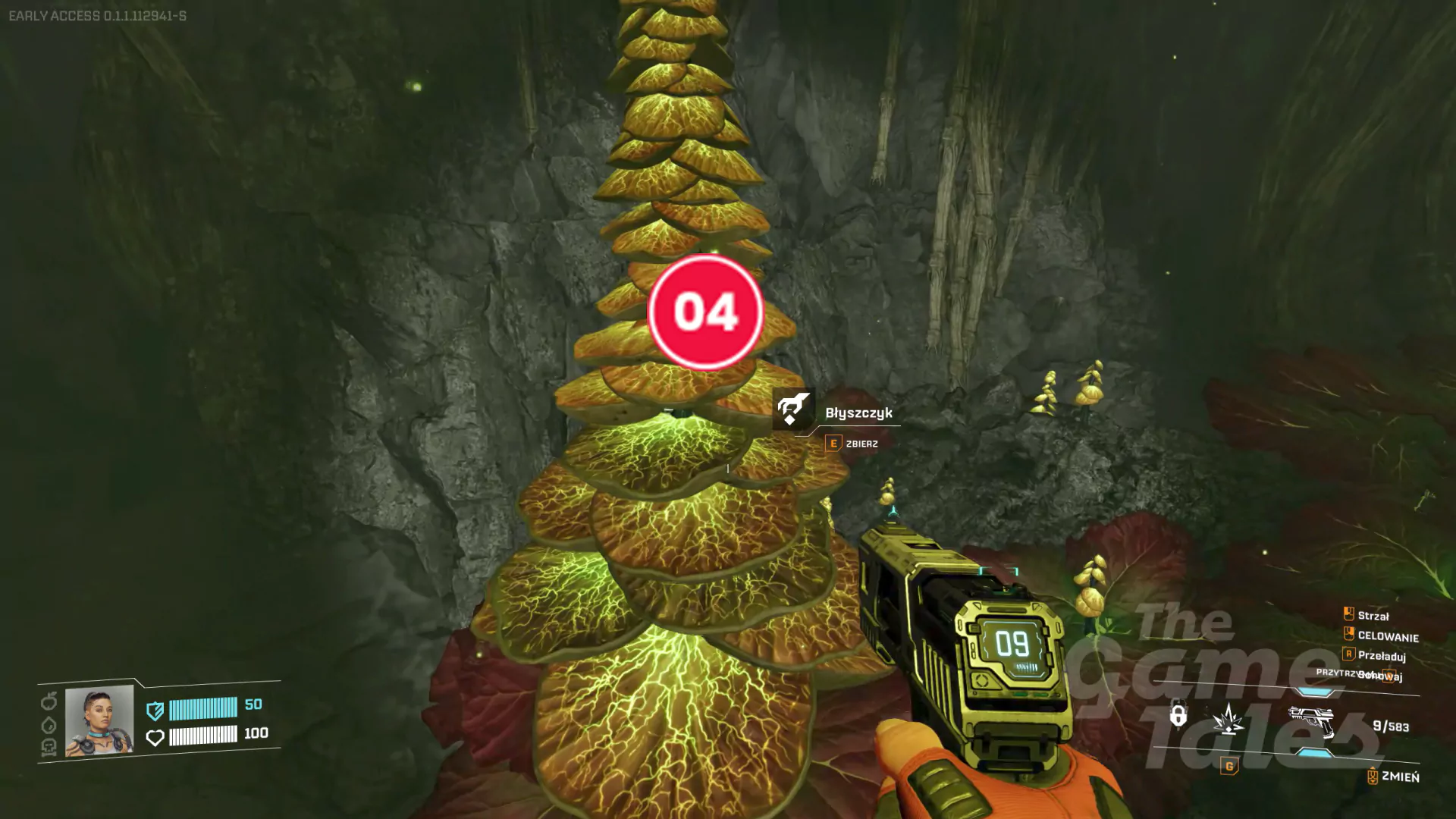Viewport: 1456px width, 819px height.
Task: Click the character portrait
Action: (x=99, y=720)
